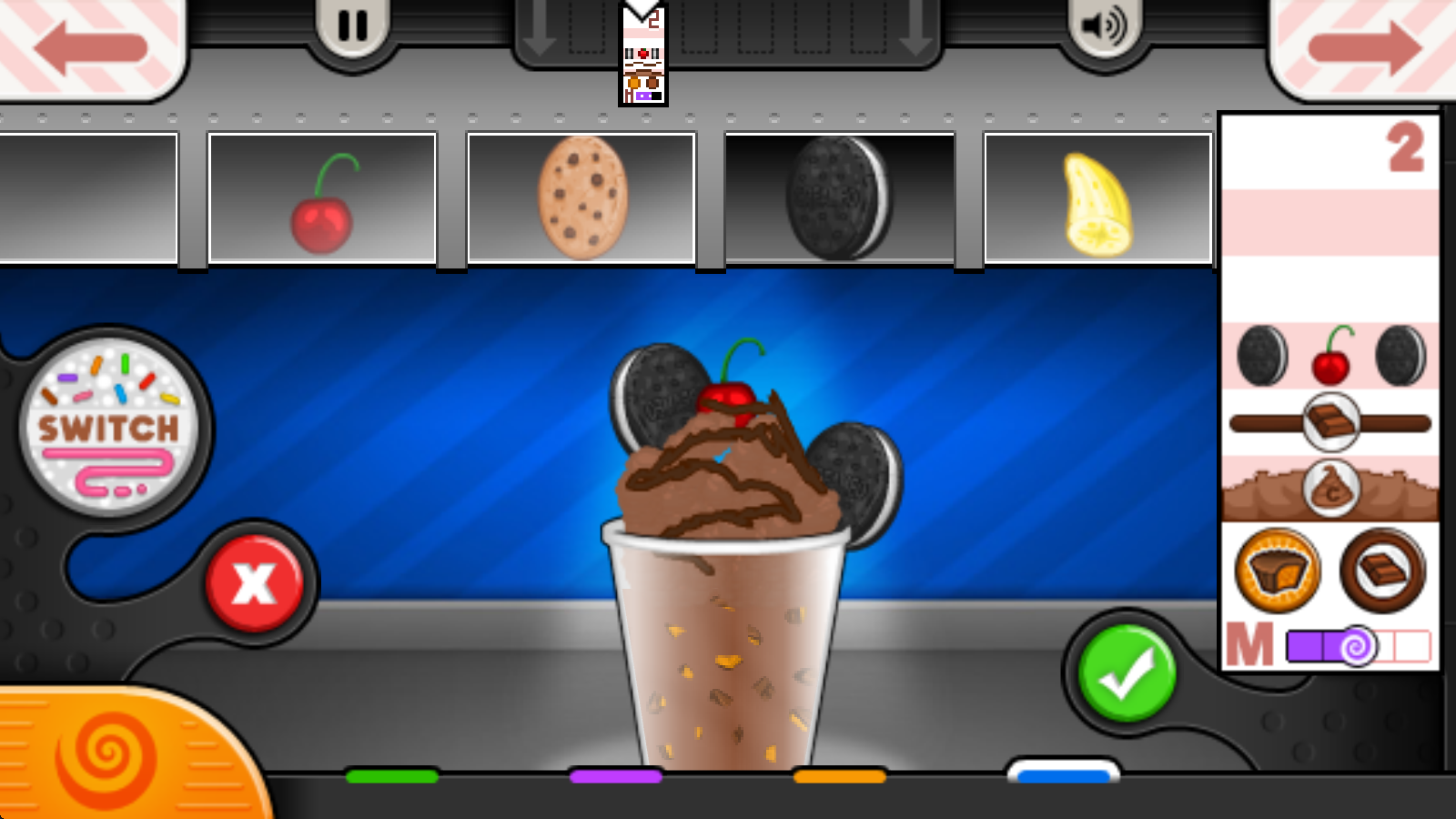Image resolution: width=1456 pixels, height=819 pixels.
Task: Pause the game
Action: [352, 27]
